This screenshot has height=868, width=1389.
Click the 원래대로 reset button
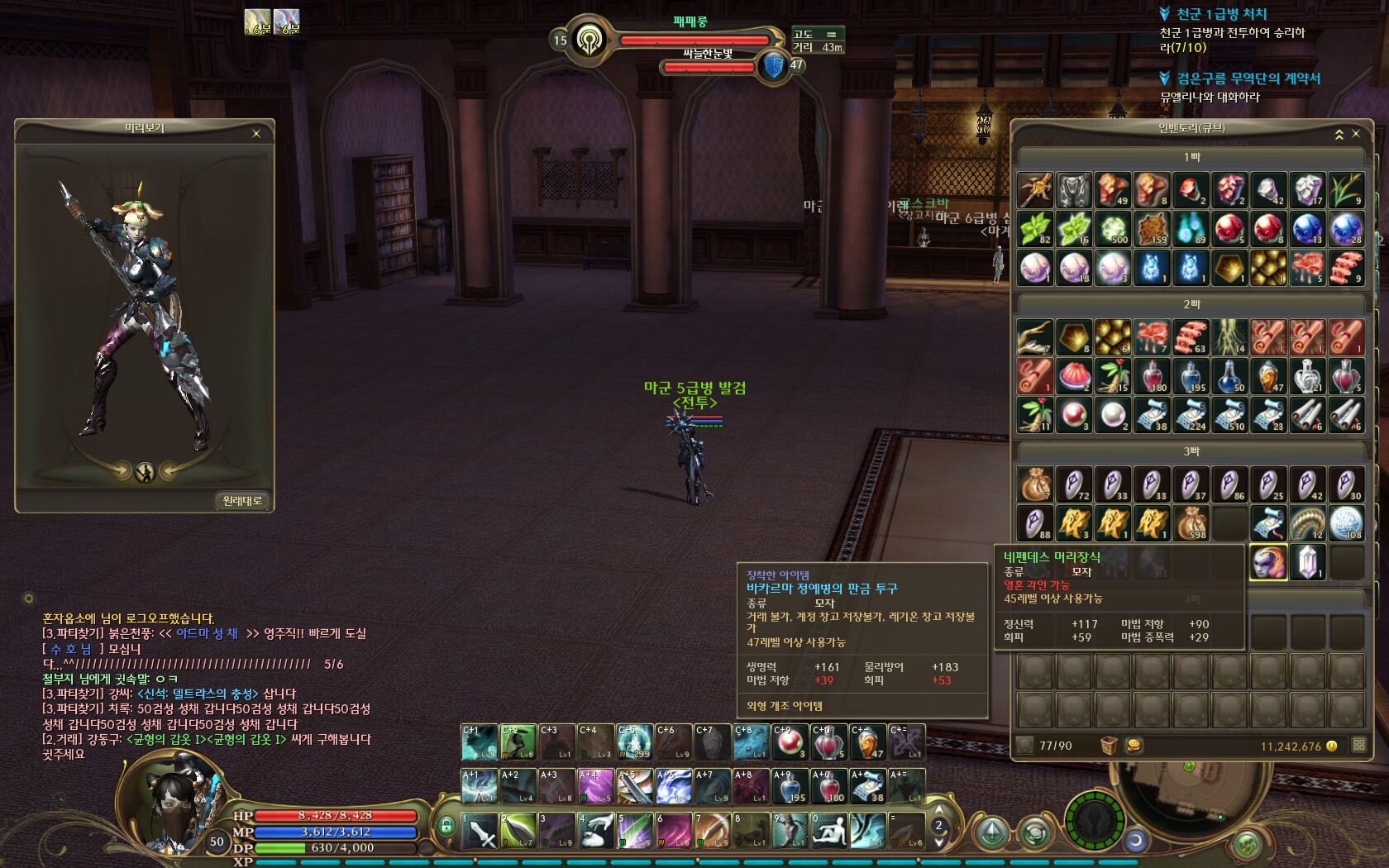point(242,501)
